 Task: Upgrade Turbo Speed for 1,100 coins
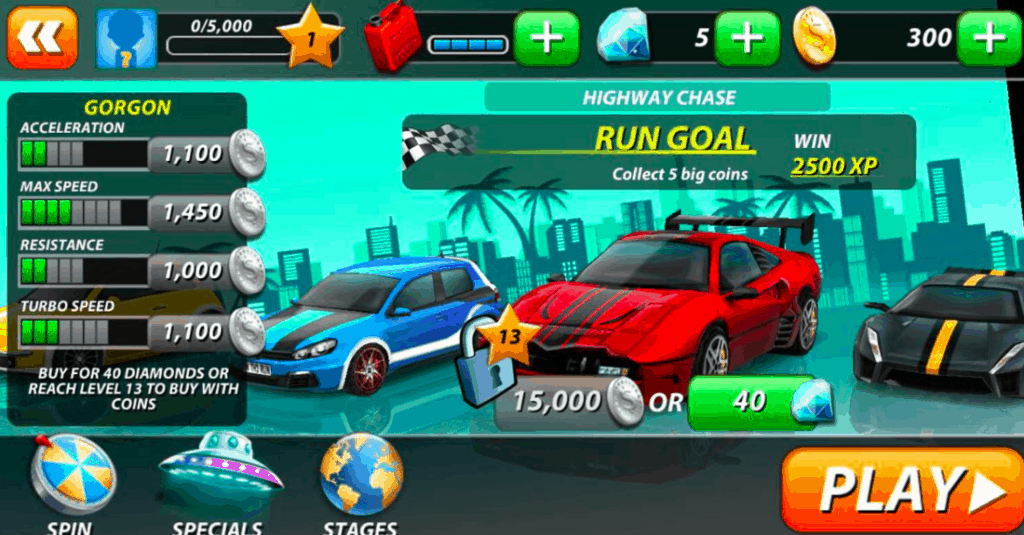[207, 330]
